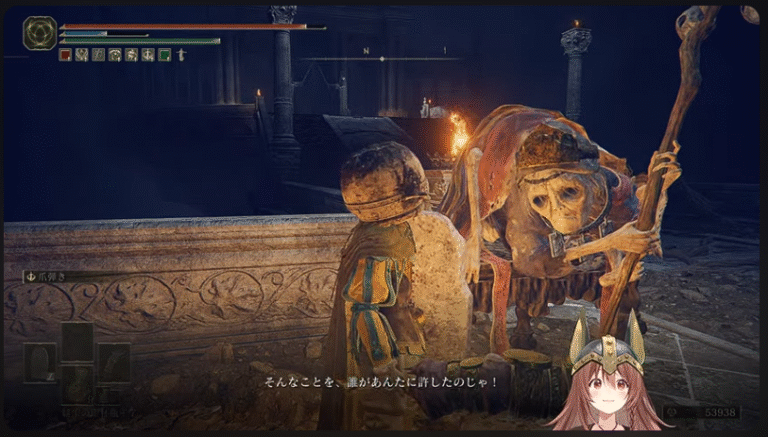Click the compass bar with N marker
Image resolution: width=768 pixels, height=437 pixels.
382,57
